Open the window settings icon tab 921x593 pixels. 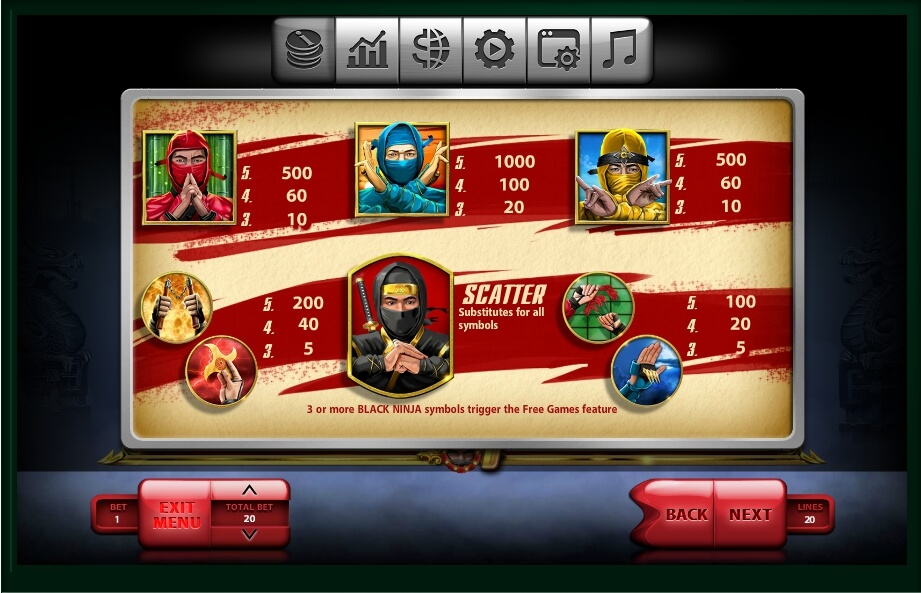click(558, 50)
